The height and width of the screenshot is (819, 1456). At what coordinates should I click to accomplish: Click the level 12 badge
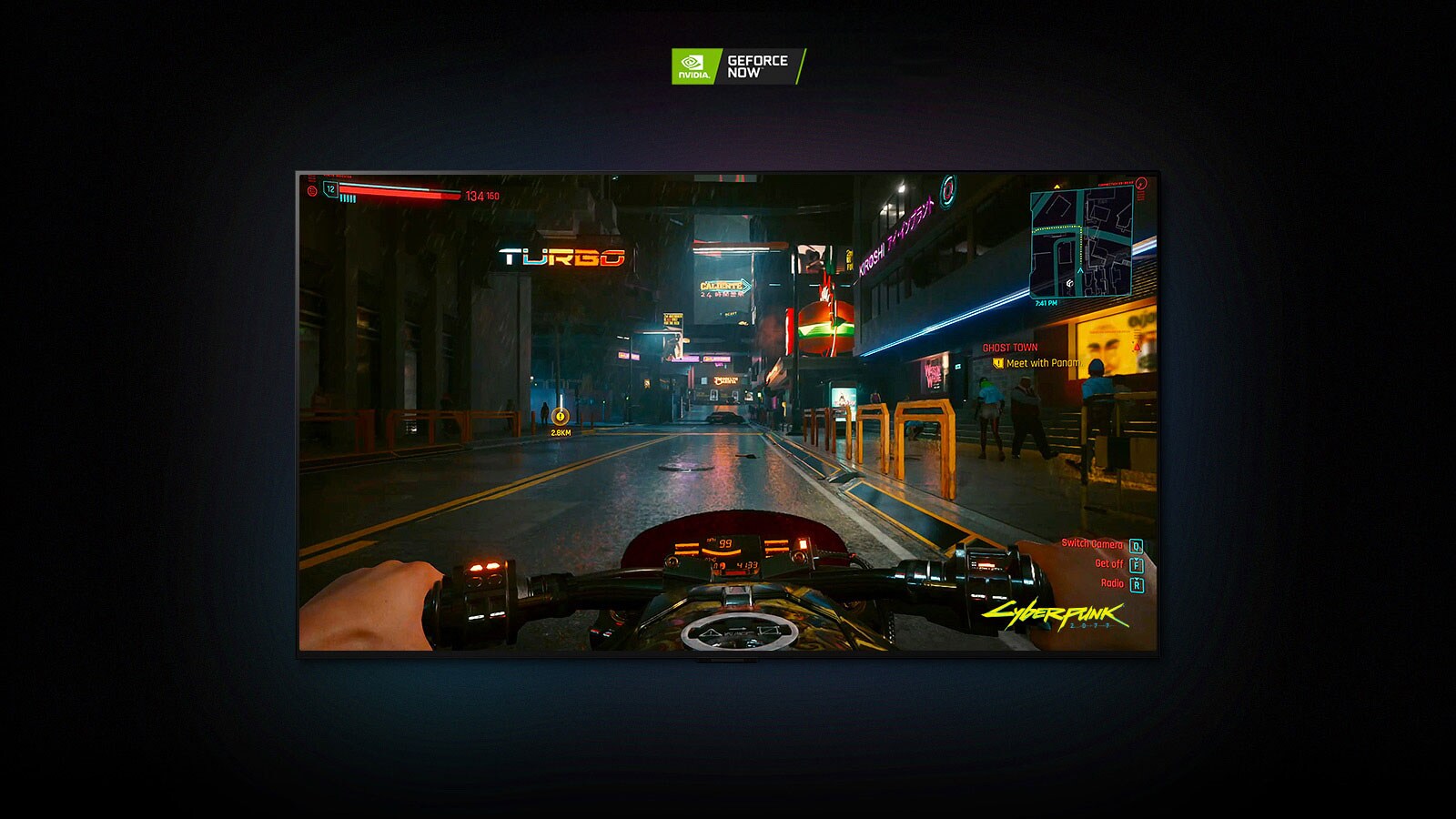point(329,188)
